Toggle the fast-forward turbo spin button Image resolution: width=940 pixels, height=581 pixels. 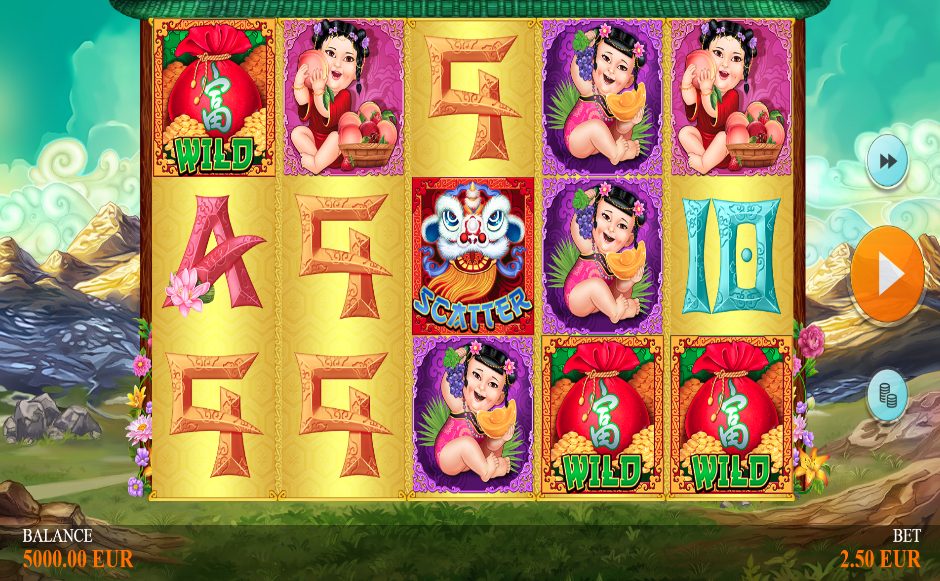coord(886,162)
